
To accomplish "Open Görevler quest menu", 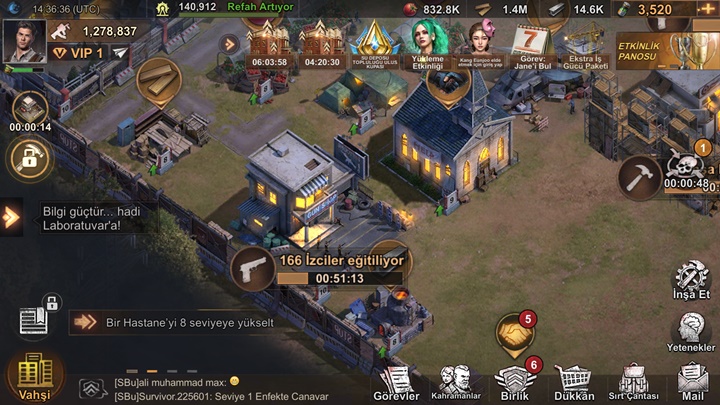I will 398,381.
